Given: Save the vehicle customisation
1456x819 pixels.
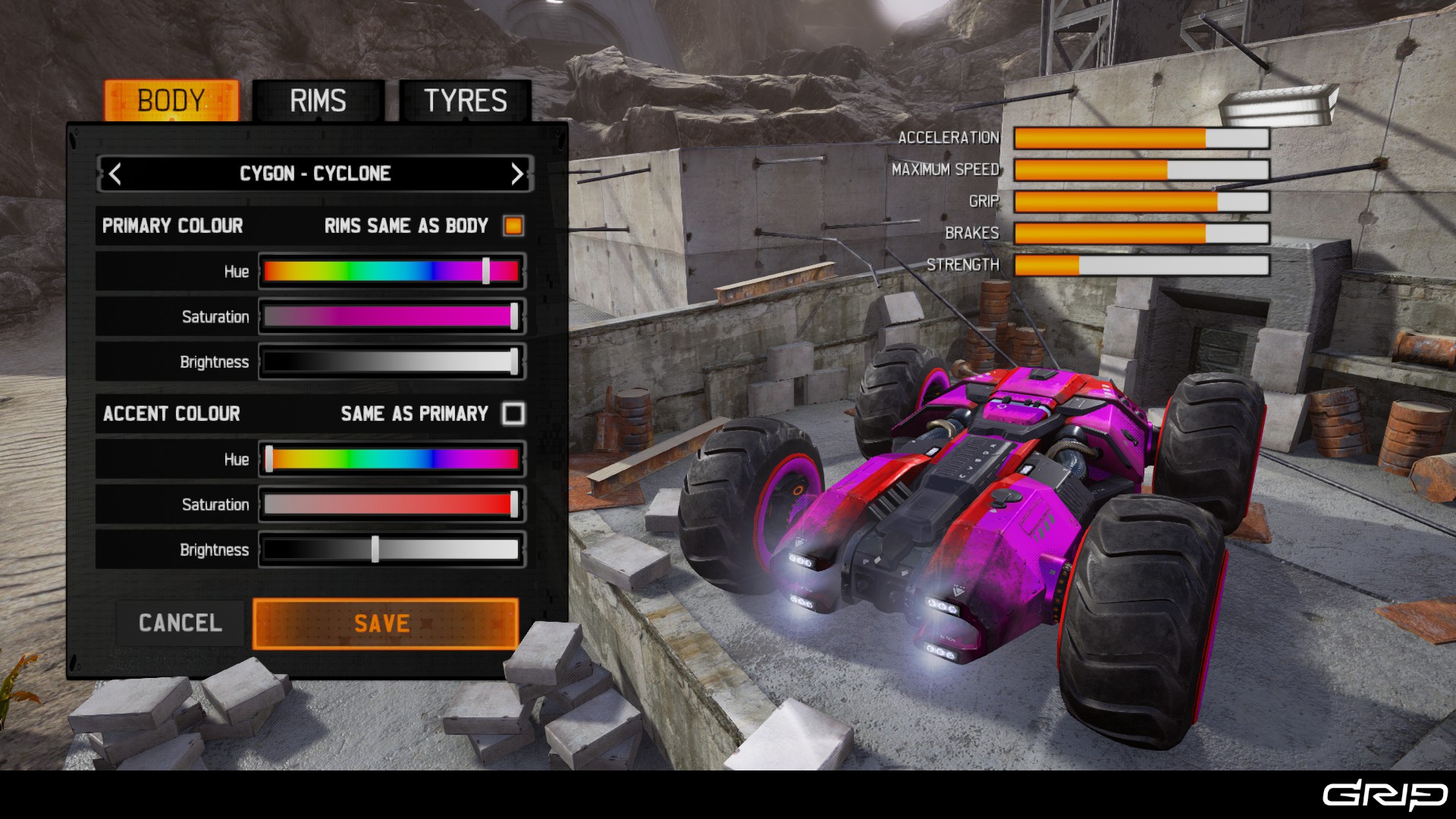Looking at the screenshot, I should 385,623.
